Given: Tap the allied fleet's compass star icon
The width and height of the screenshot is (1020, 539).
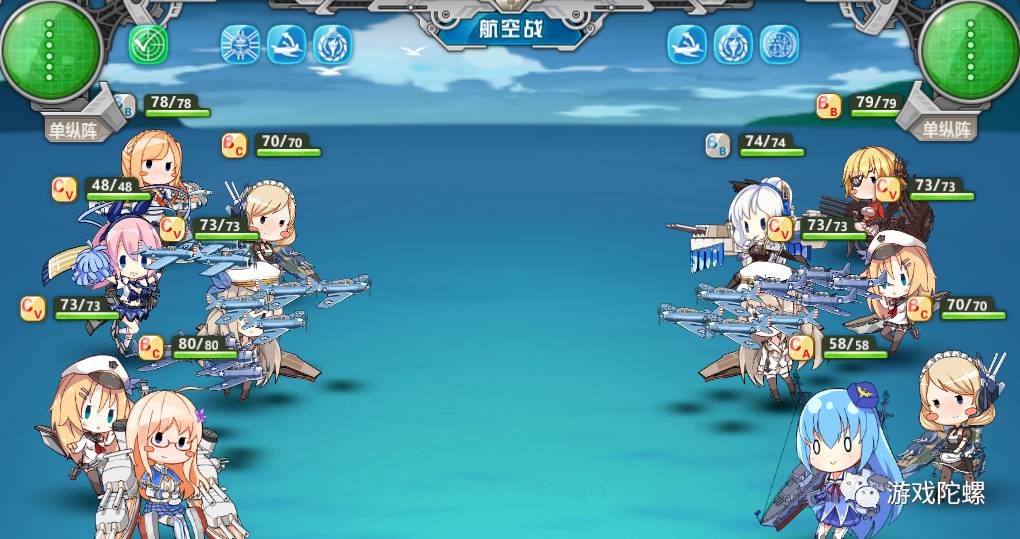Looking at the screenshot, I should [240, 45].
